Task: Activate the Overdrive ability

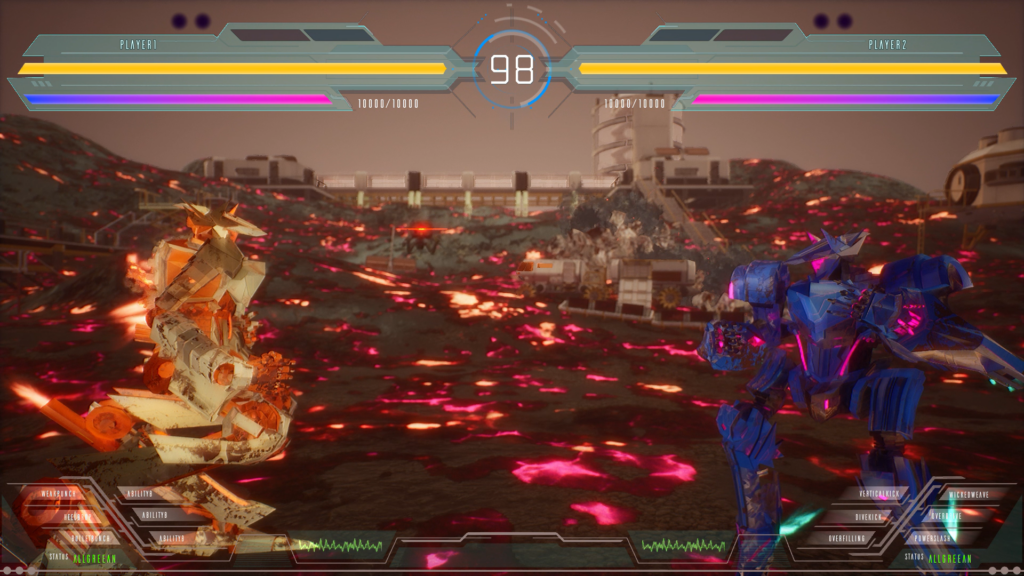Action: tap(948, 516)
